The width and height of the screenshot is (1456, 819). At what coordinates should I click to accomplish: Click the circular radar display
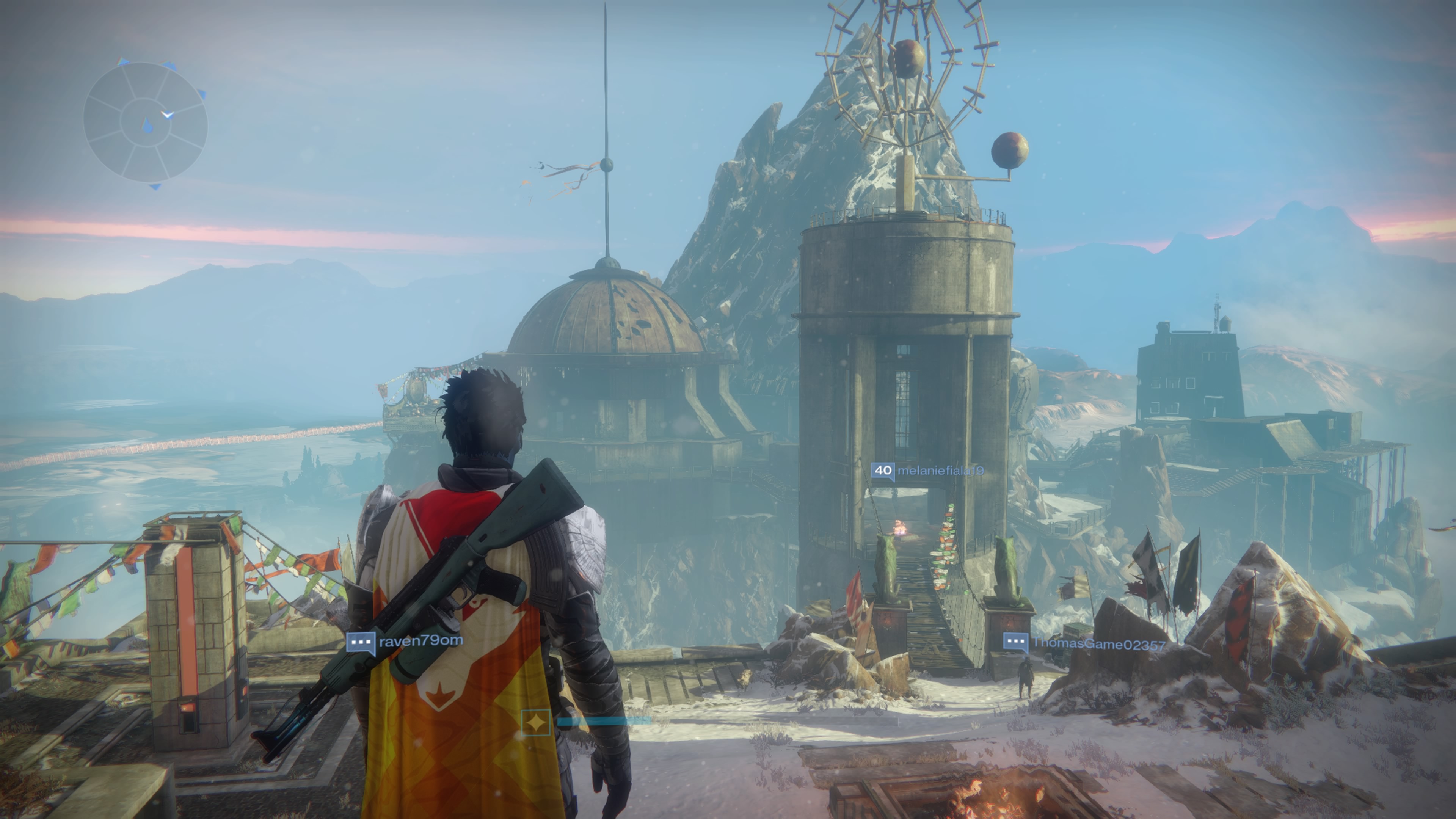pyautogui.click(x=145, y=122)
